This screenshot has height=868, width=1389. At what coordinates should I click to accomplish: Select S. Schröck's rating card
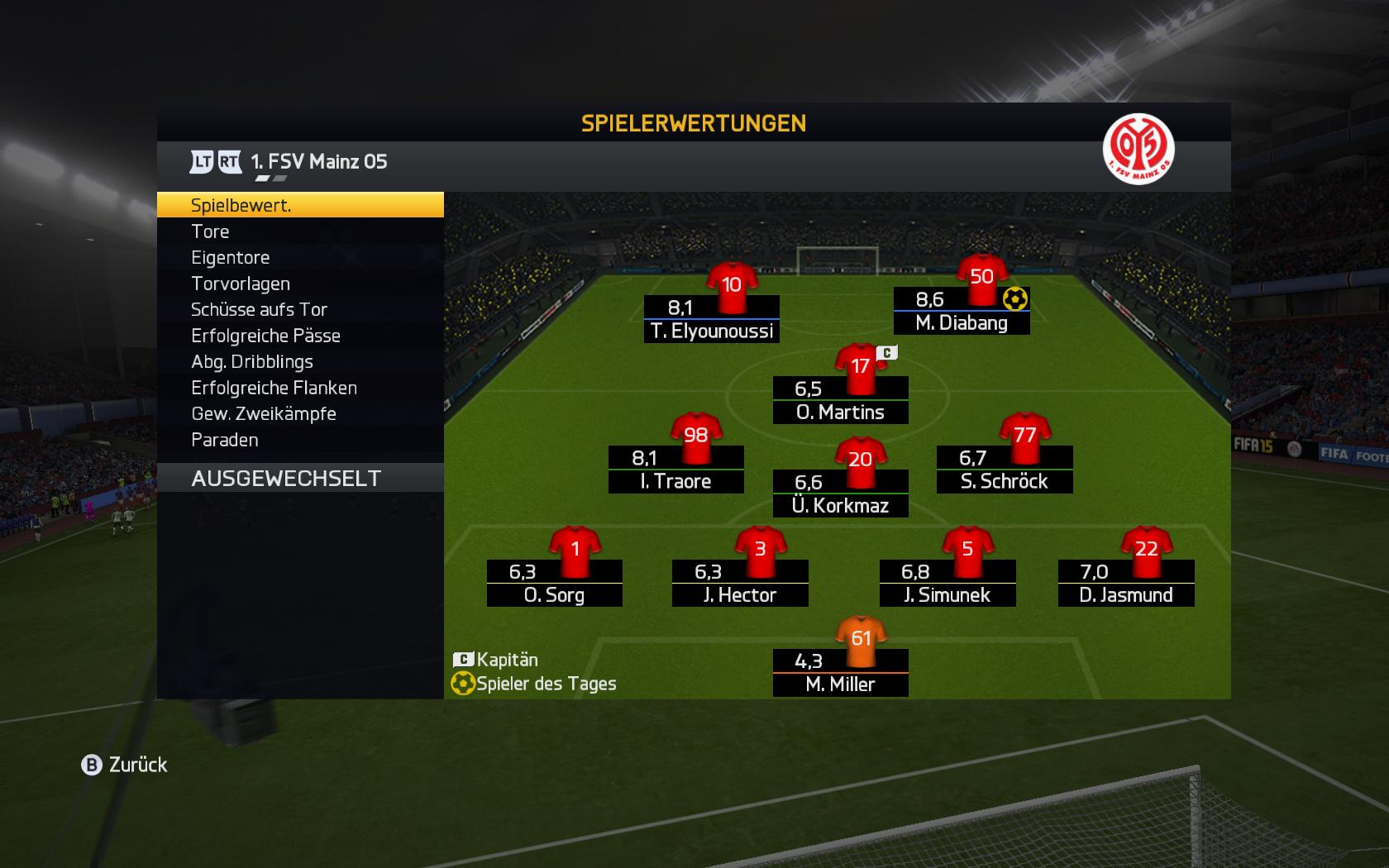pyautogui.click(x=1005, y=470)
